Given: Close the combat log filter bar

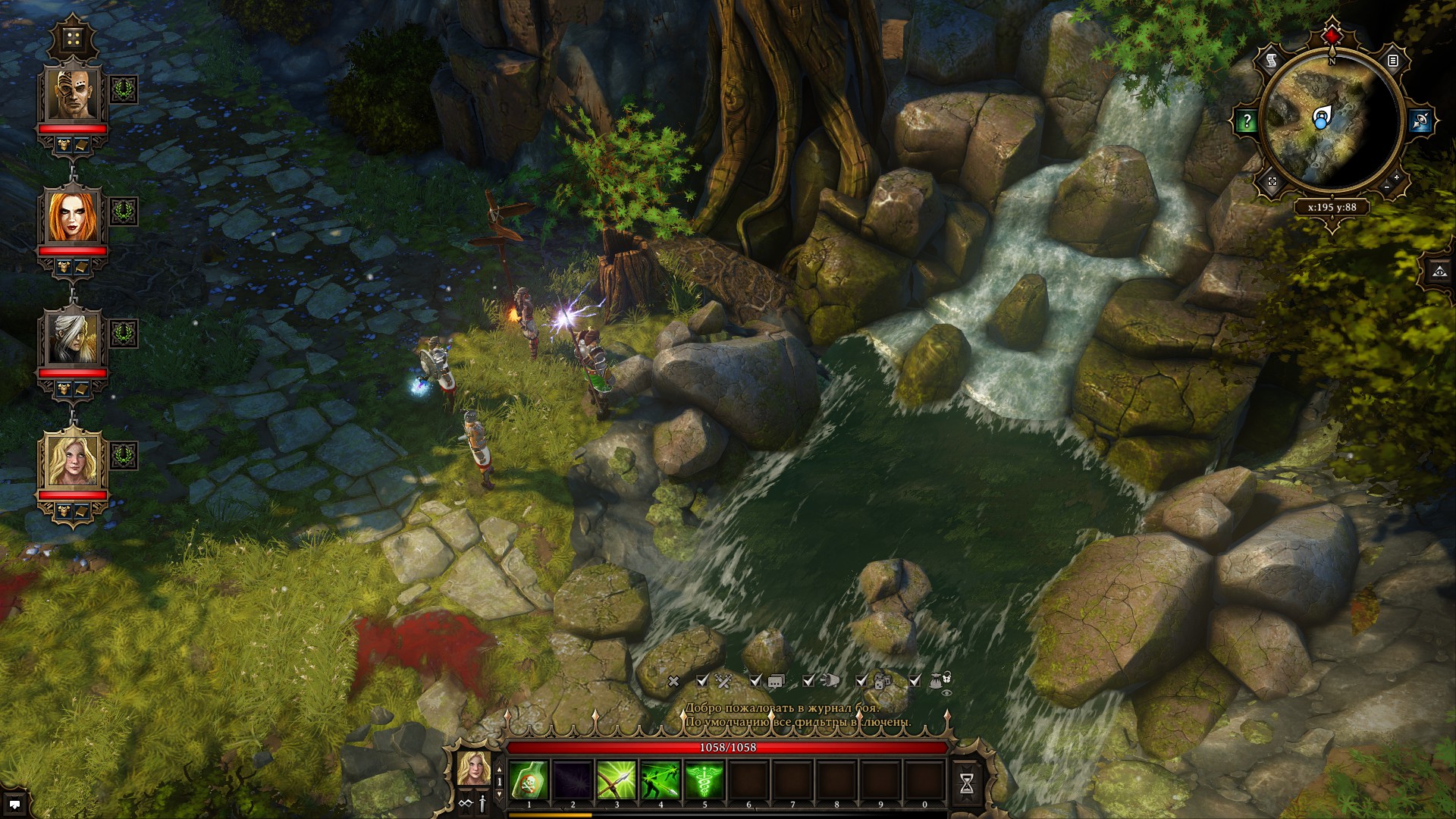Looking at the screenshot, I should pos(673,681).
